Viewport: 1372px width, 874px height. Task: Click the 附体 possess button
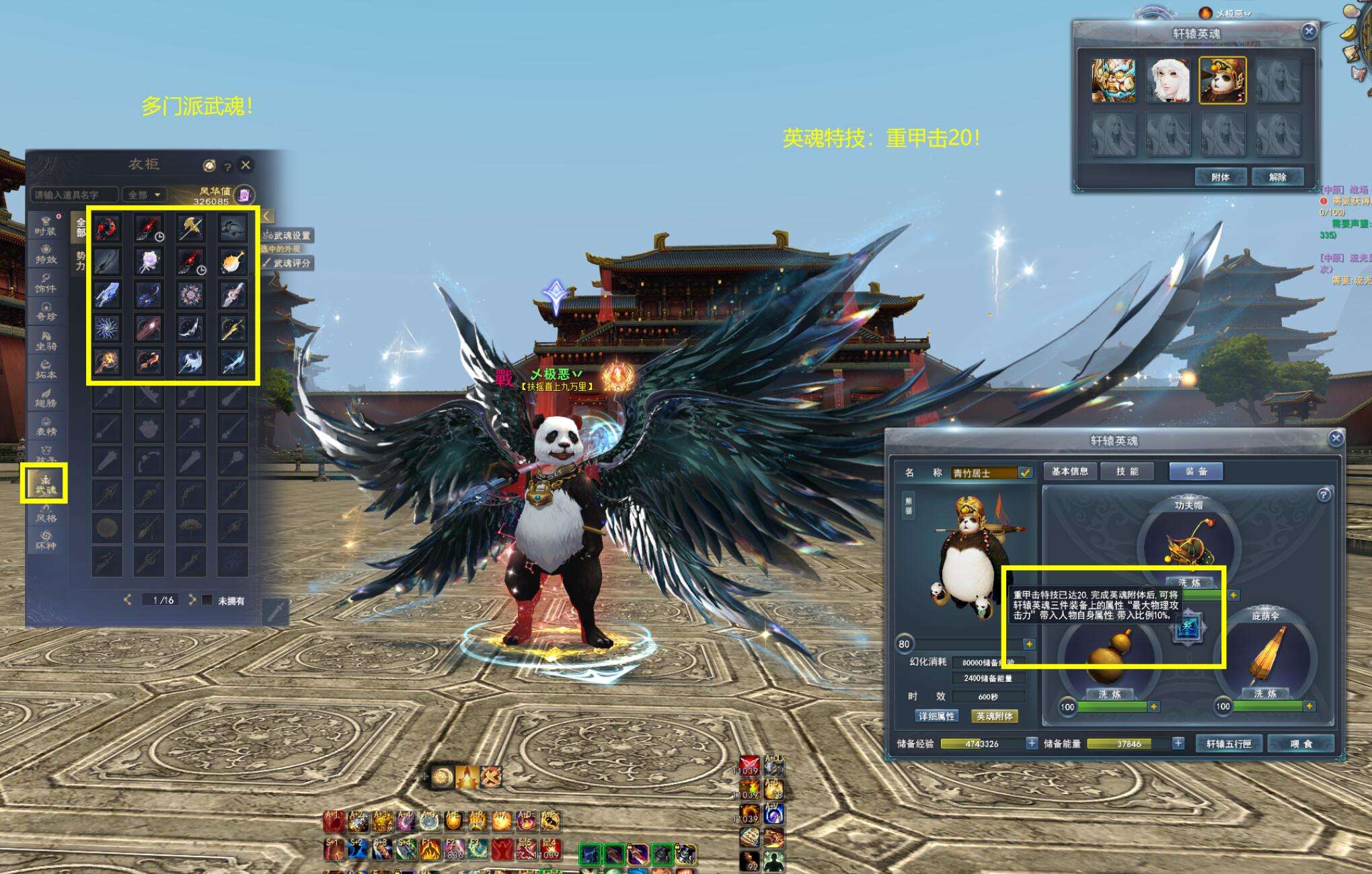point(1220,177)
